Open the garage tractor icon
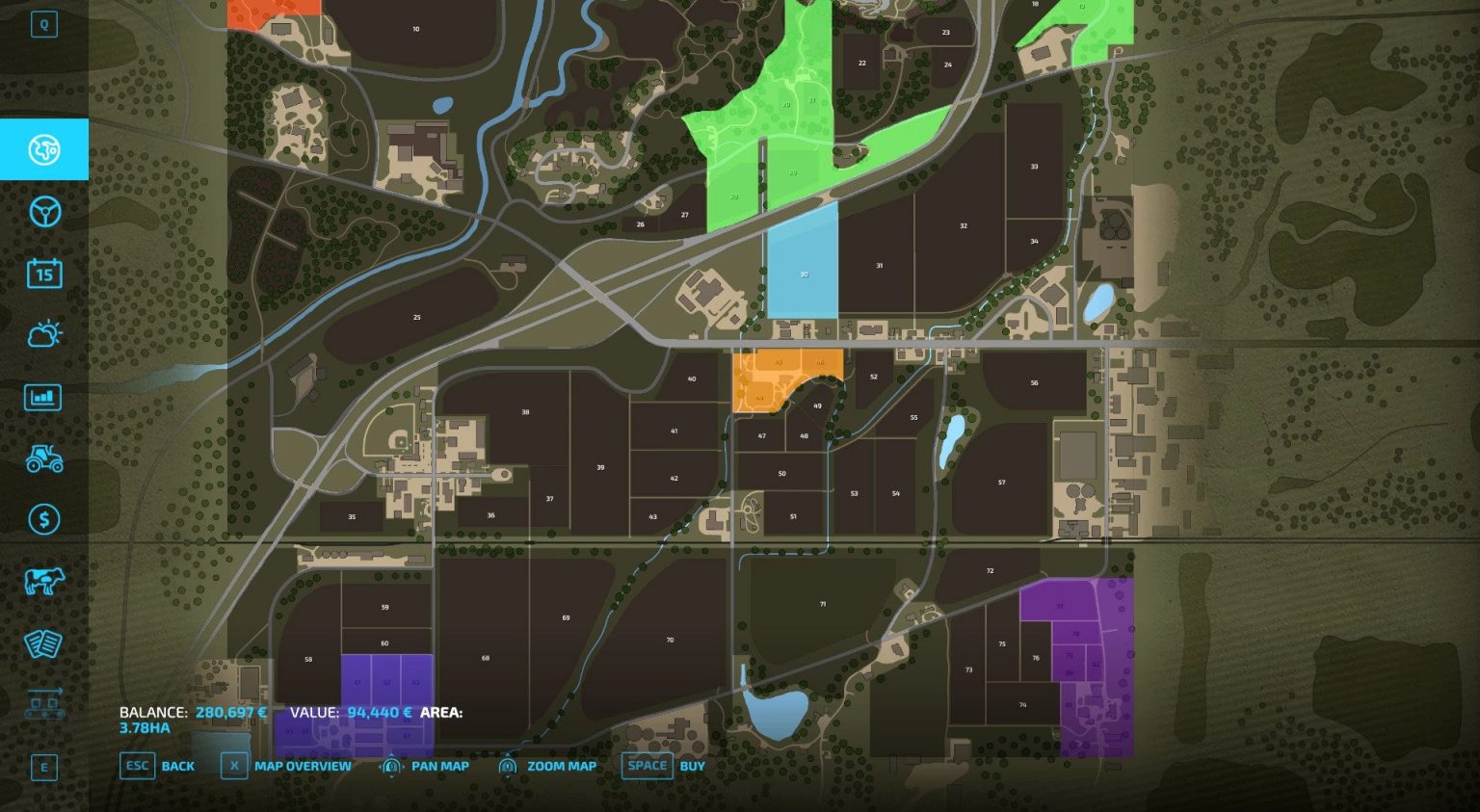 coord(43,458)
